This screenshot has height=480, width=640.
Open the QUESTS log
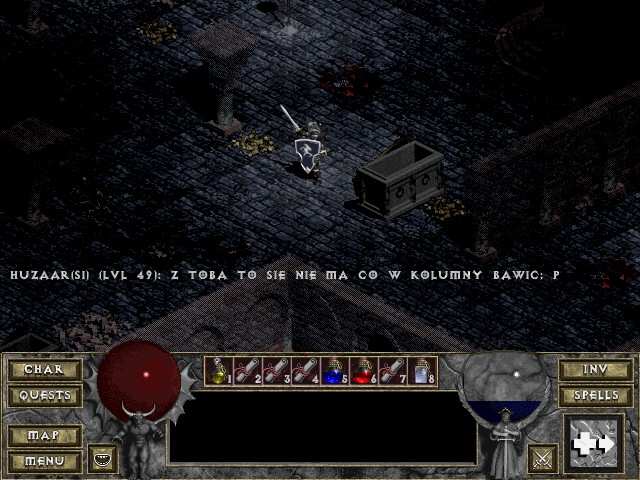(x=44, y=396)
